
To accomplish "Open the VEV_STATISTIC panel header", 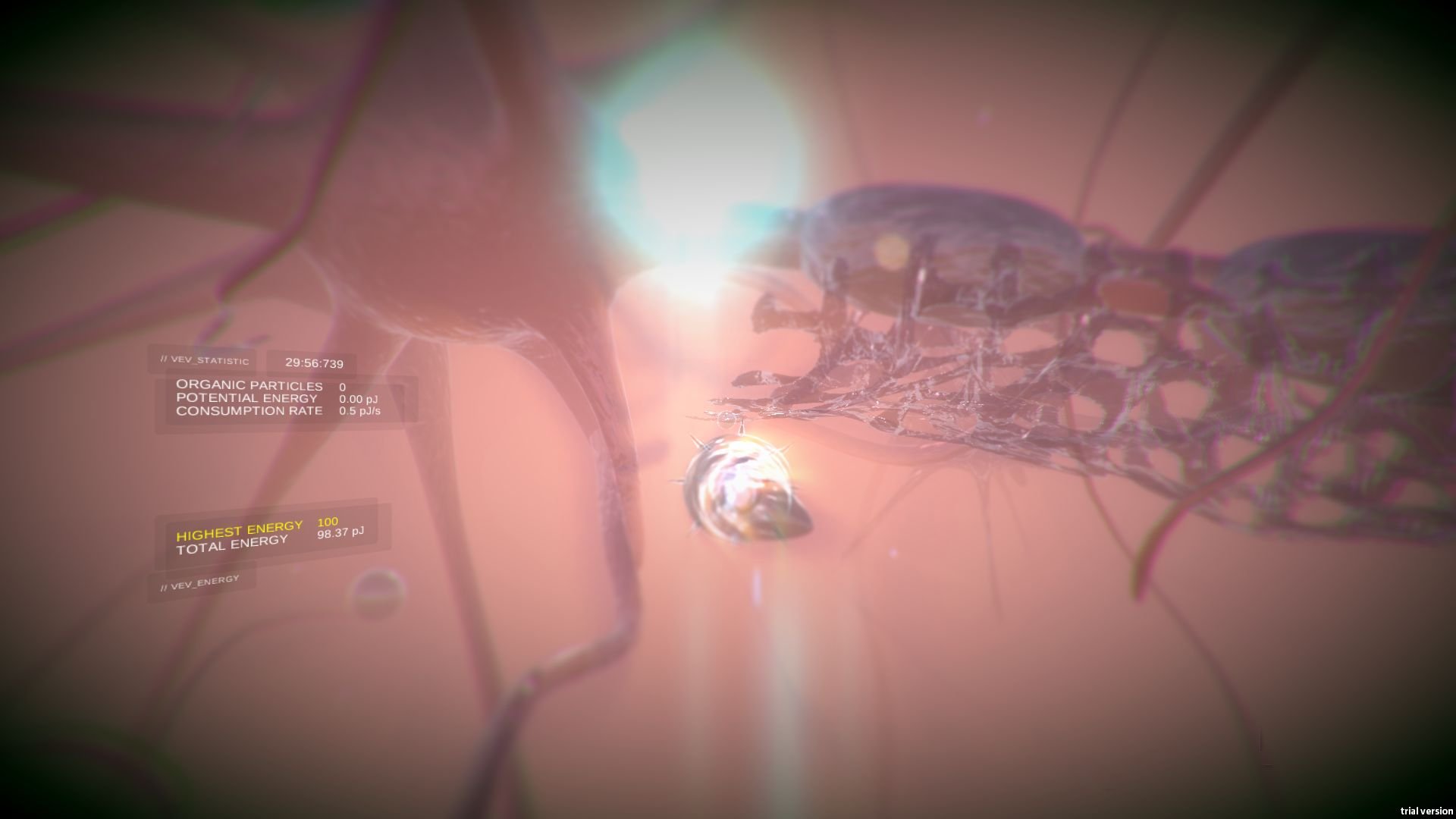I will (205, 360).
